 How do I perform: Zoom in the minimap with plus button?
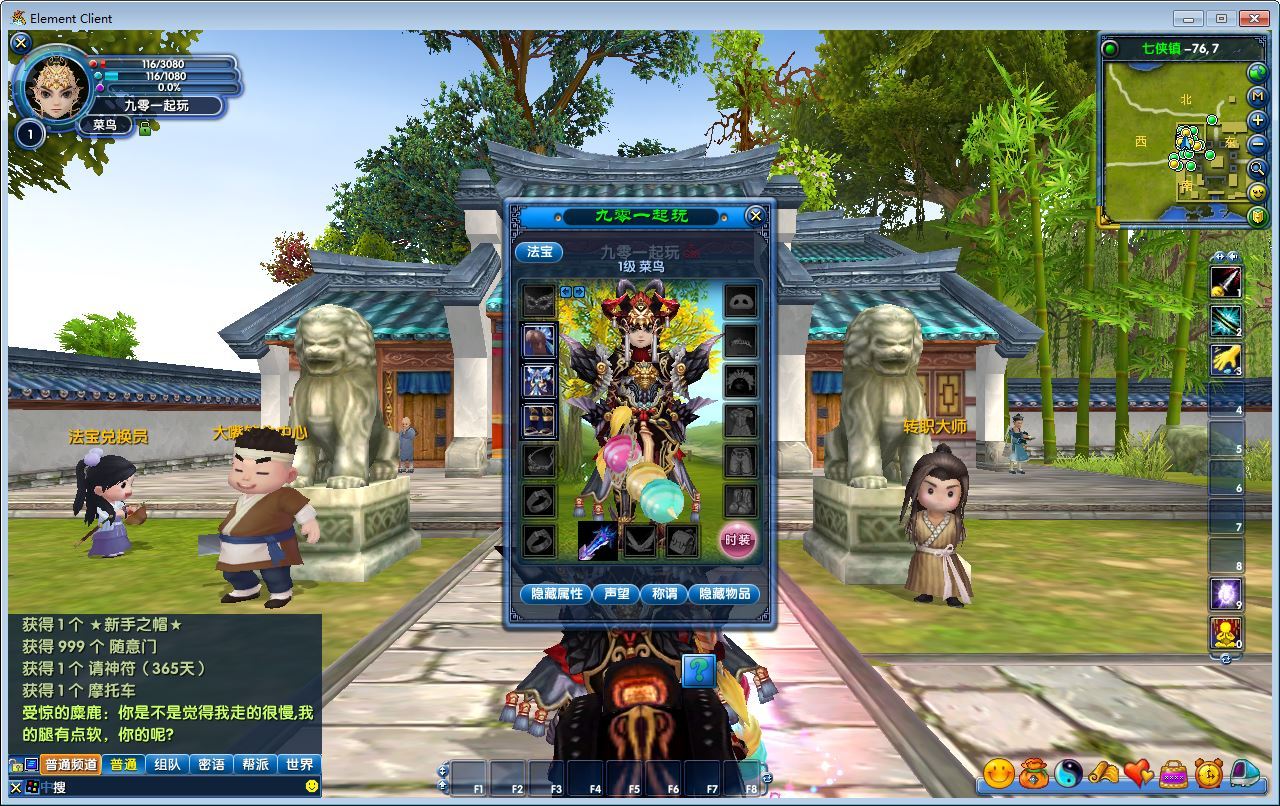1258,121
